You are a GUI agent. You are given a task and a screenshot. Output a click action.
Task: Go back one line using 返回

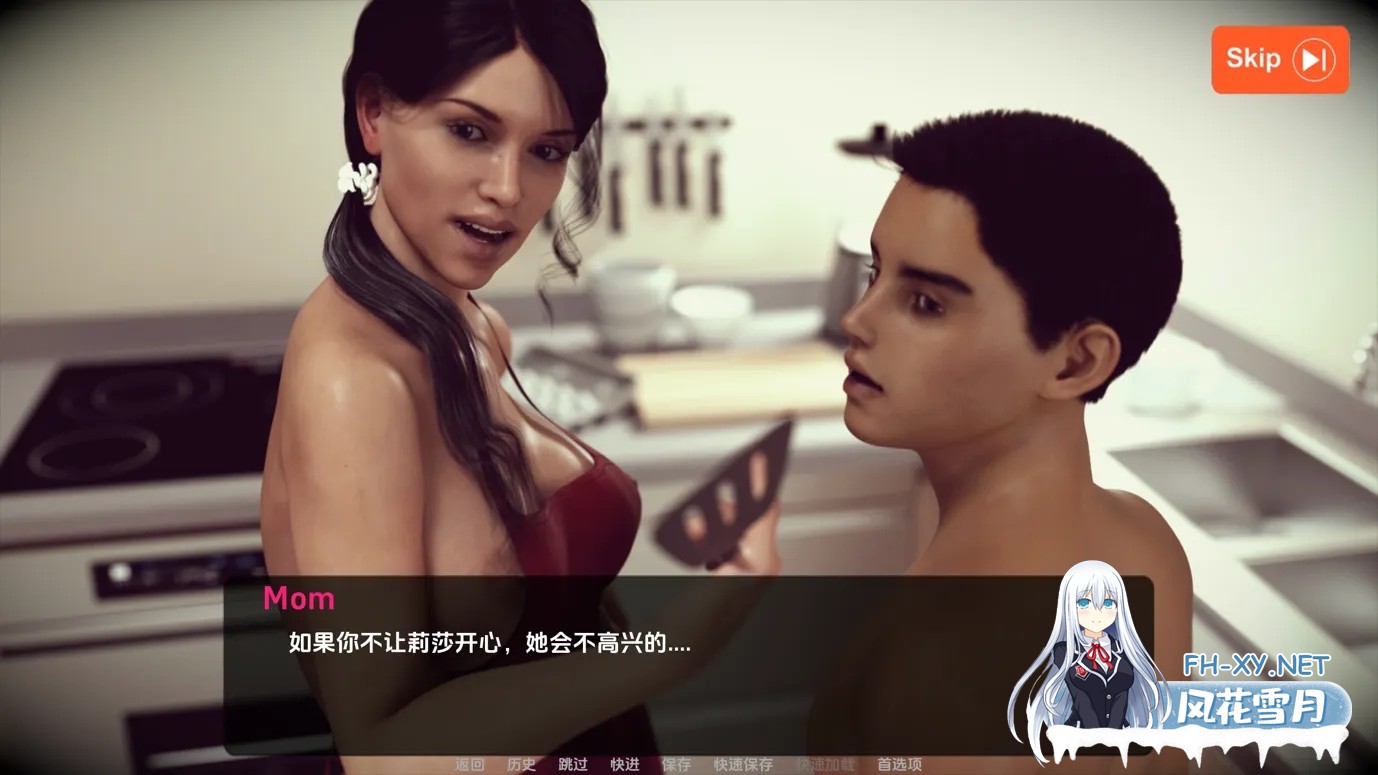[470, 763]
